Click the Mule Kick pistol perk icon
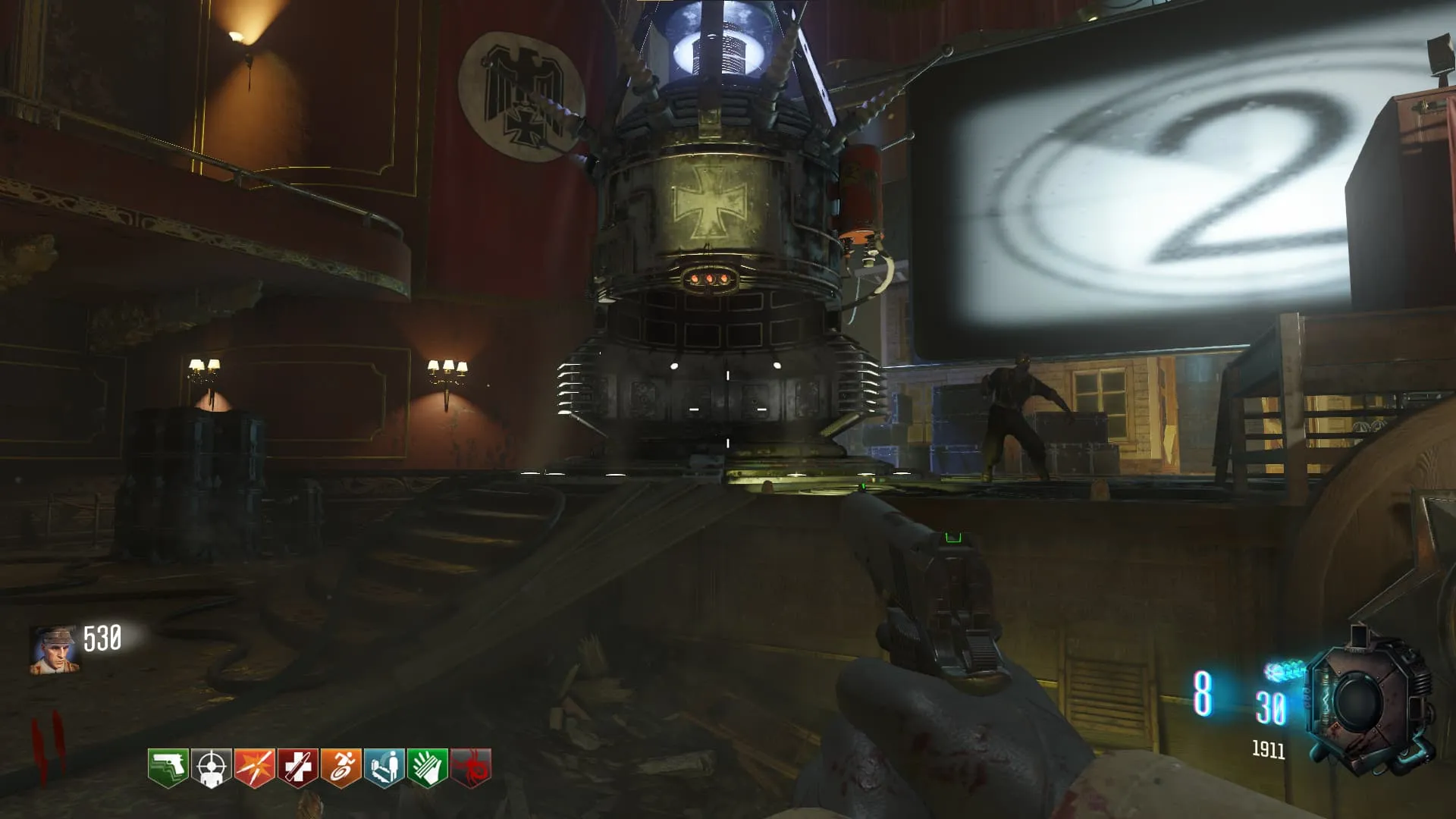 tap(168, 767)
